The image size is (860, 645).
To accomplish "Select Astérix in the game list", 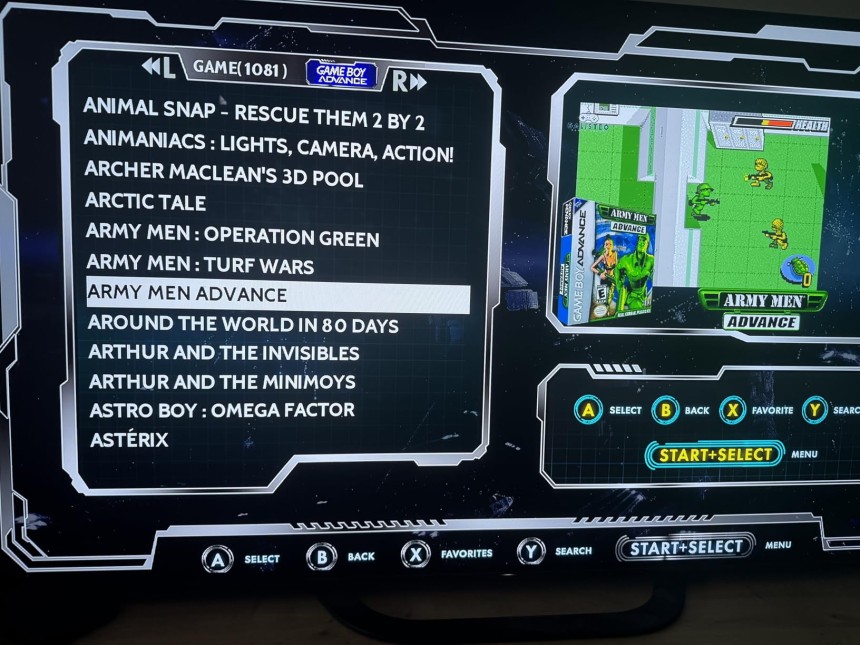I will 129,440.
